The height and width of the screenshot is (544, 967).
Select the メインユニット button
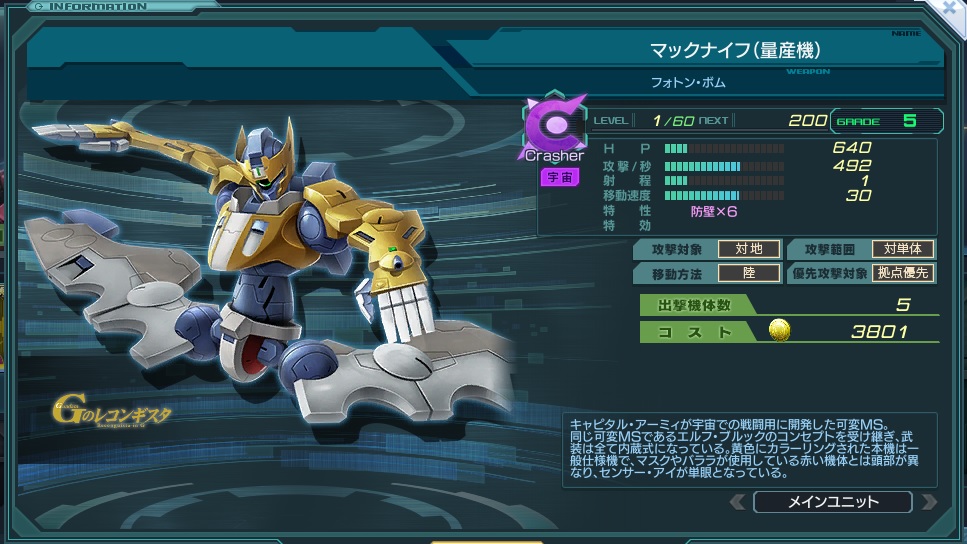coord(832,502)
